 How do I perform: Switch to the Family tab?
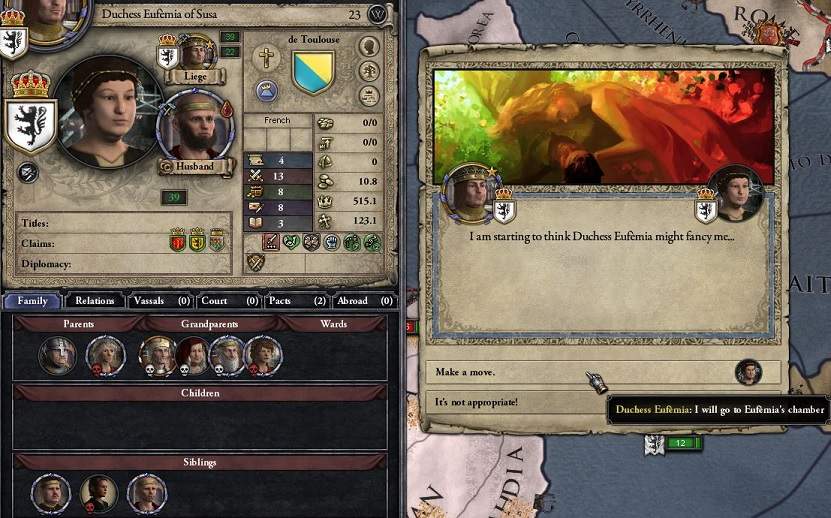31,300
